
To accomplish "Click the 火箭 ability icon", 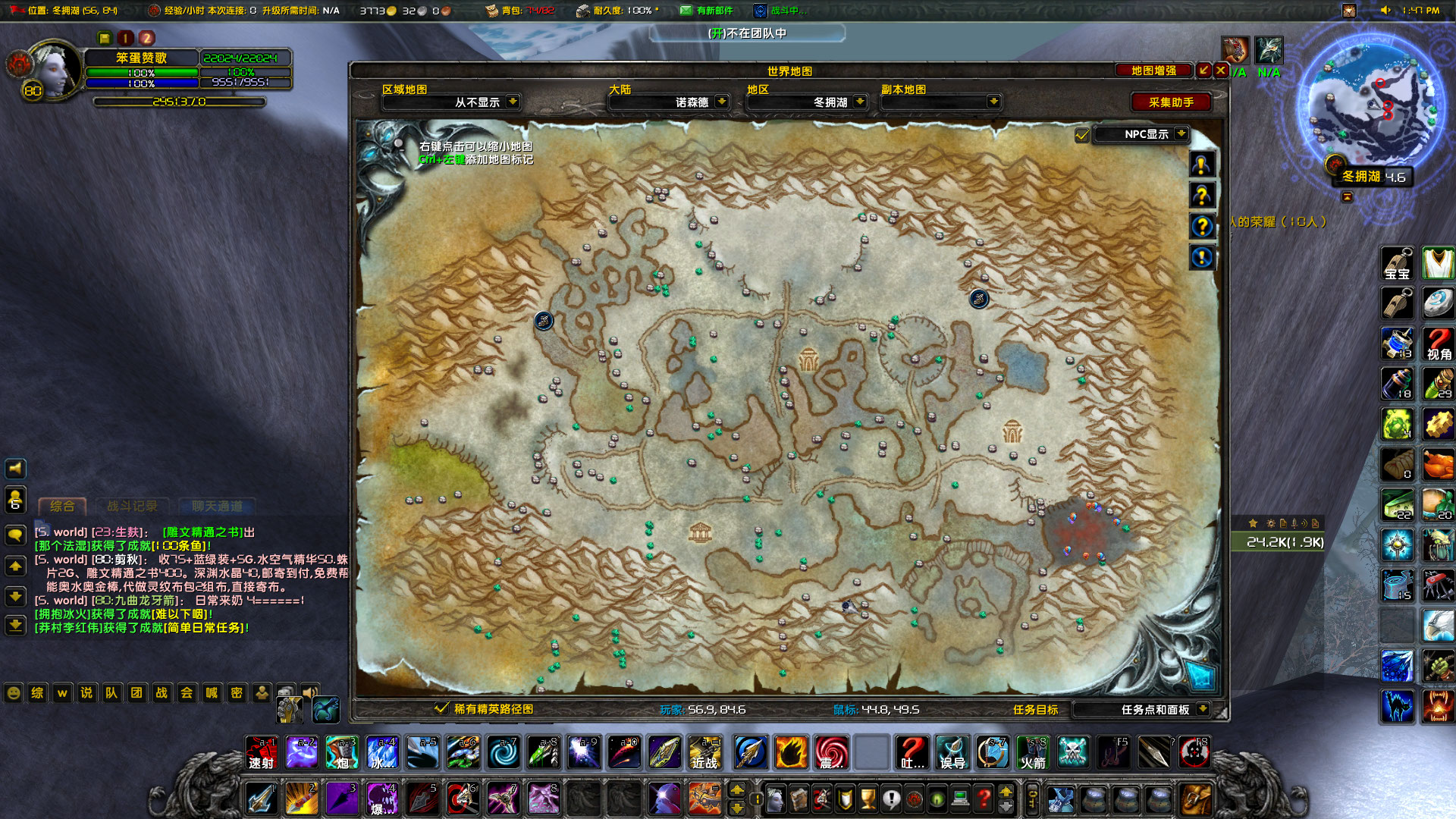I will tap(1032, 752).
